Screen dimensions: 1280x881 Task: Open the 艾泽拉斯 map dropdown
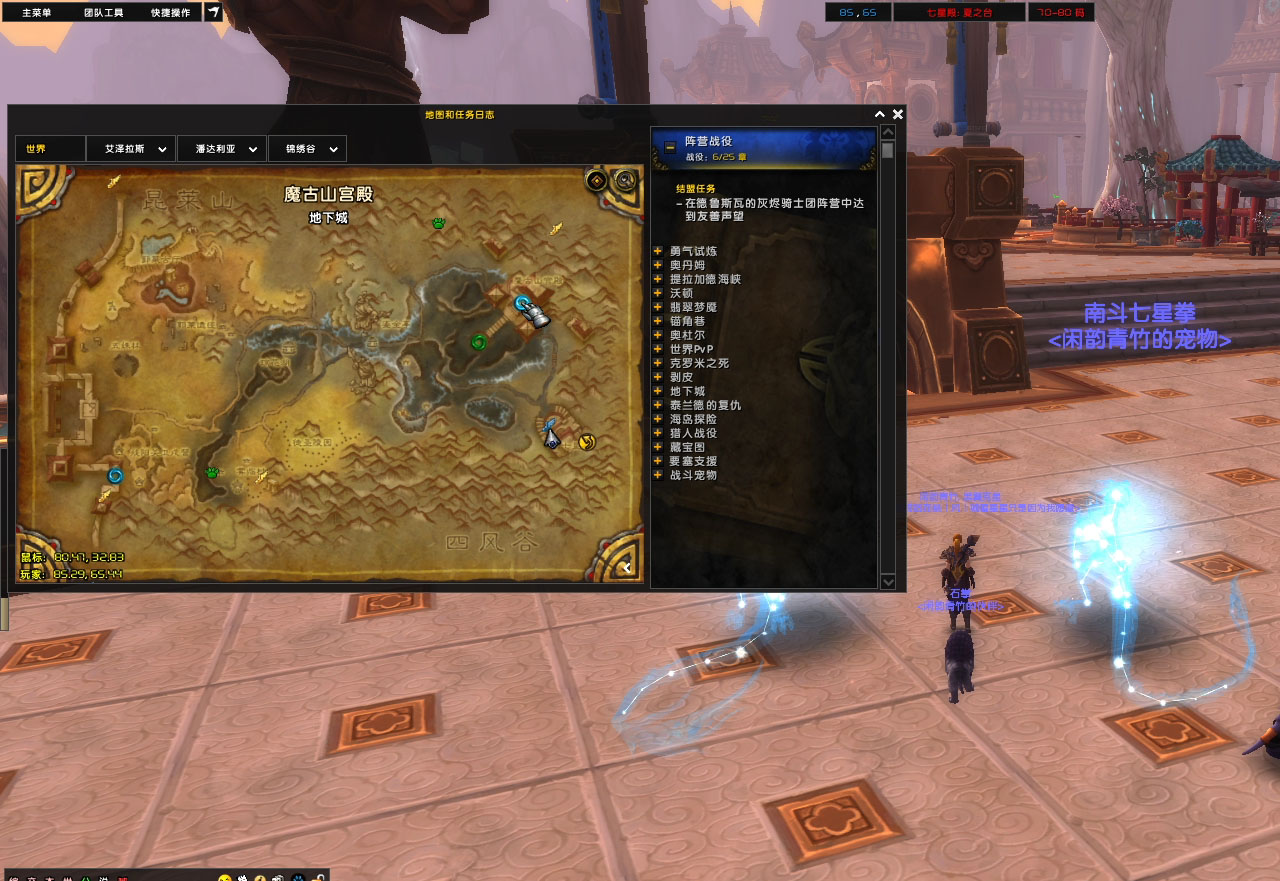(131, 149)
